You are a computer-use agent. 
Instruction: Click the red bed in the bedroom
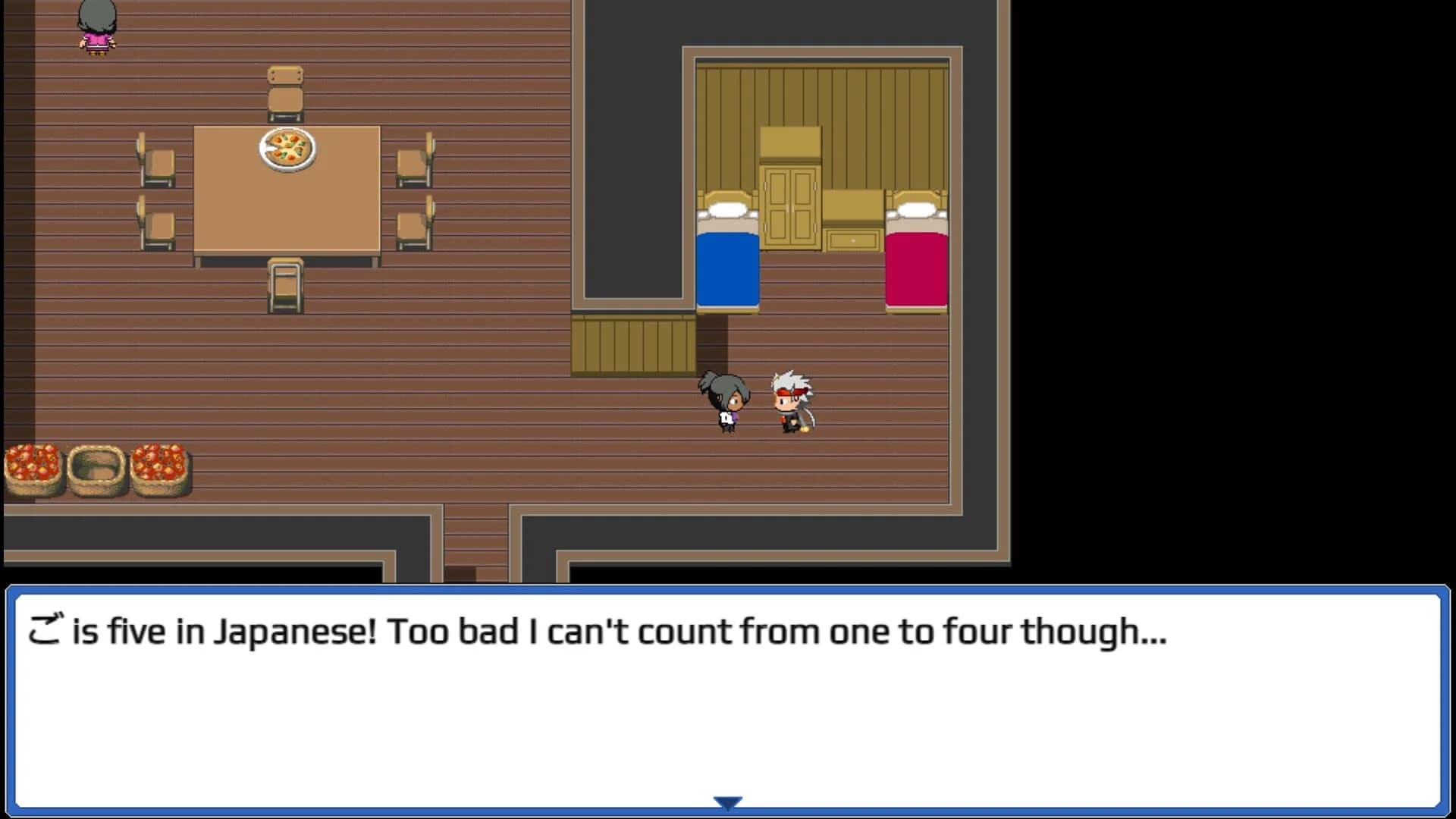click(918, 265)
